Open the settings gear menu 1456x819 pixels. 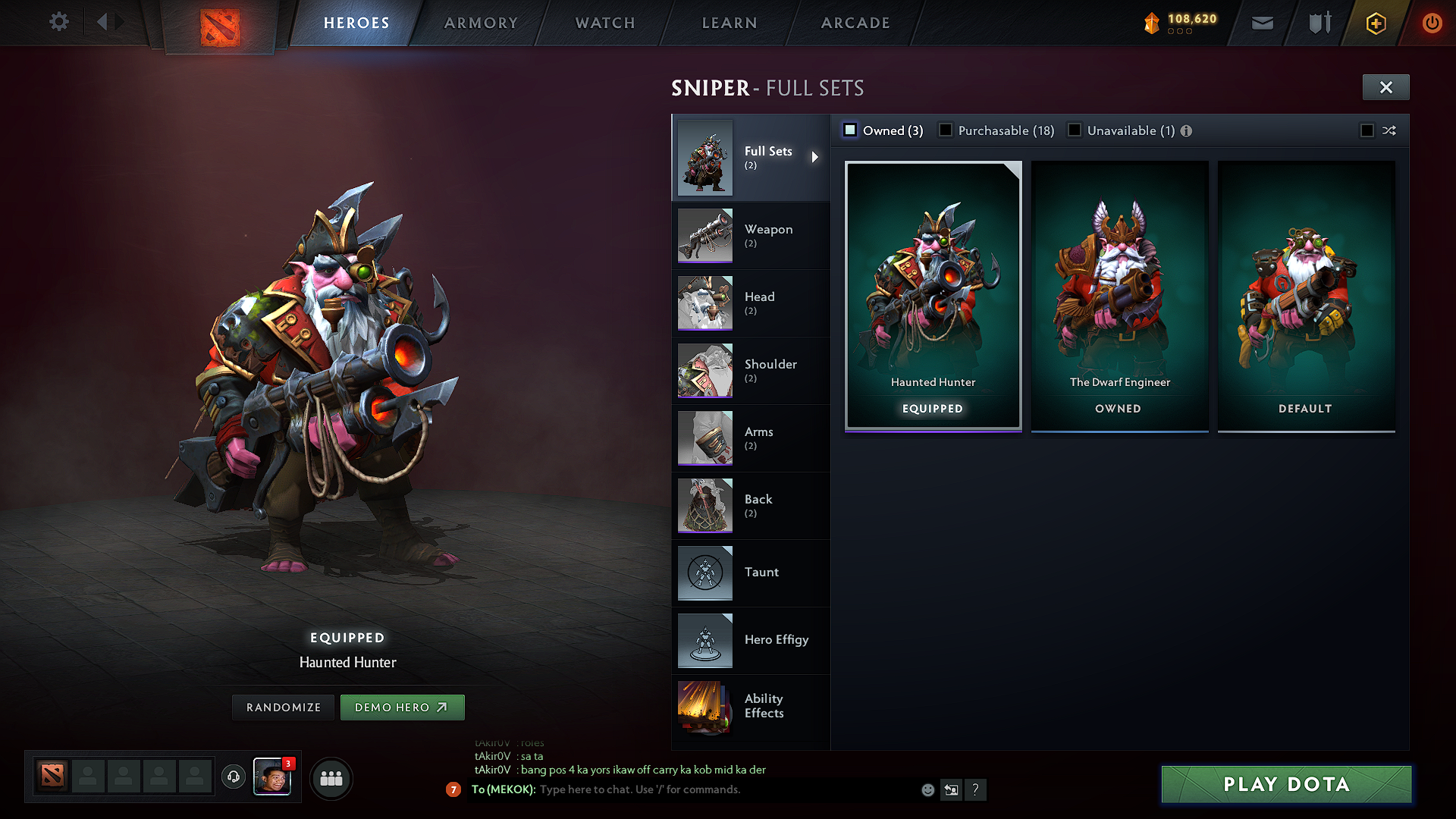58,22
